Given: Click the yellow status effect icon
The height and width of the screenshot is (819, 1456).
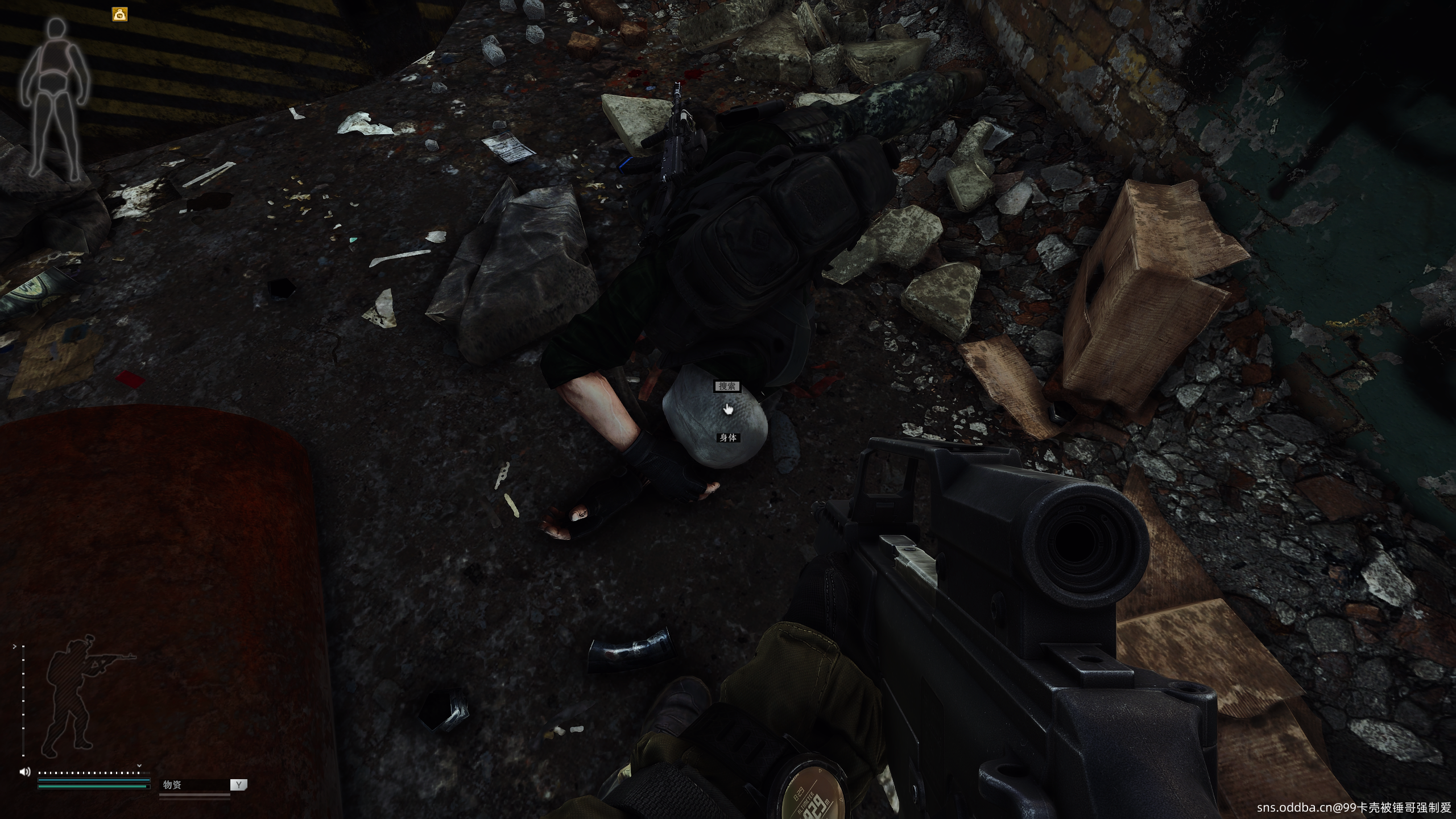Looking at the screenshot, I should click(x=119, y=15).
